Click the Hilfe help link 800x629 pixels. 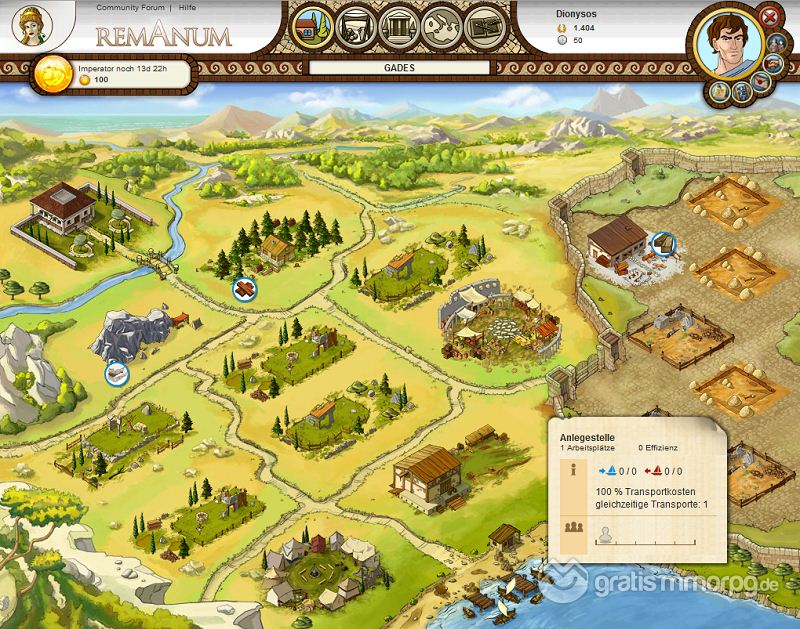[x=187, y=7]
